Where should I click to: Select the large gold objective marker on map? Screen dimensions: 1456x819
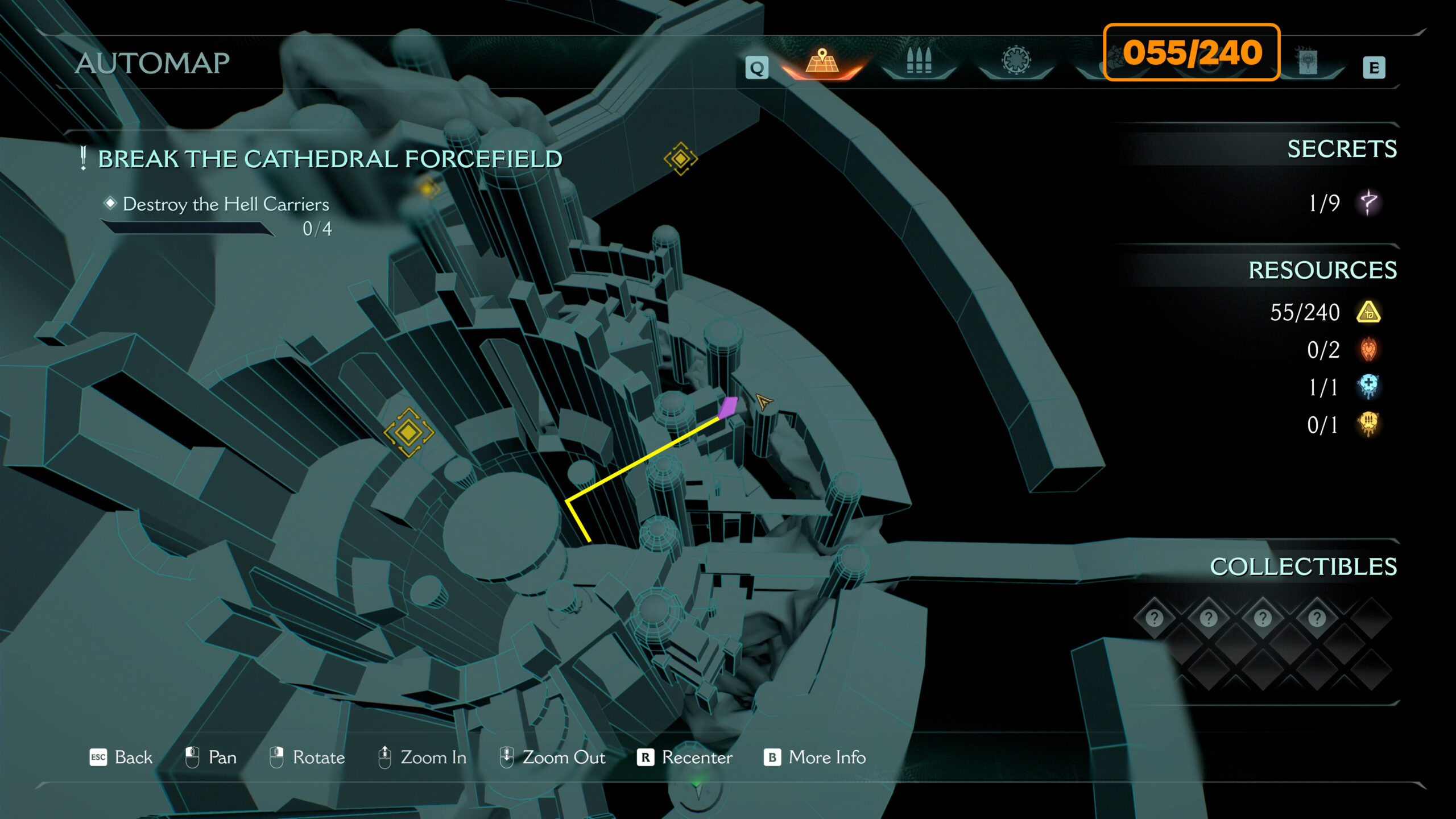(408, 432)
